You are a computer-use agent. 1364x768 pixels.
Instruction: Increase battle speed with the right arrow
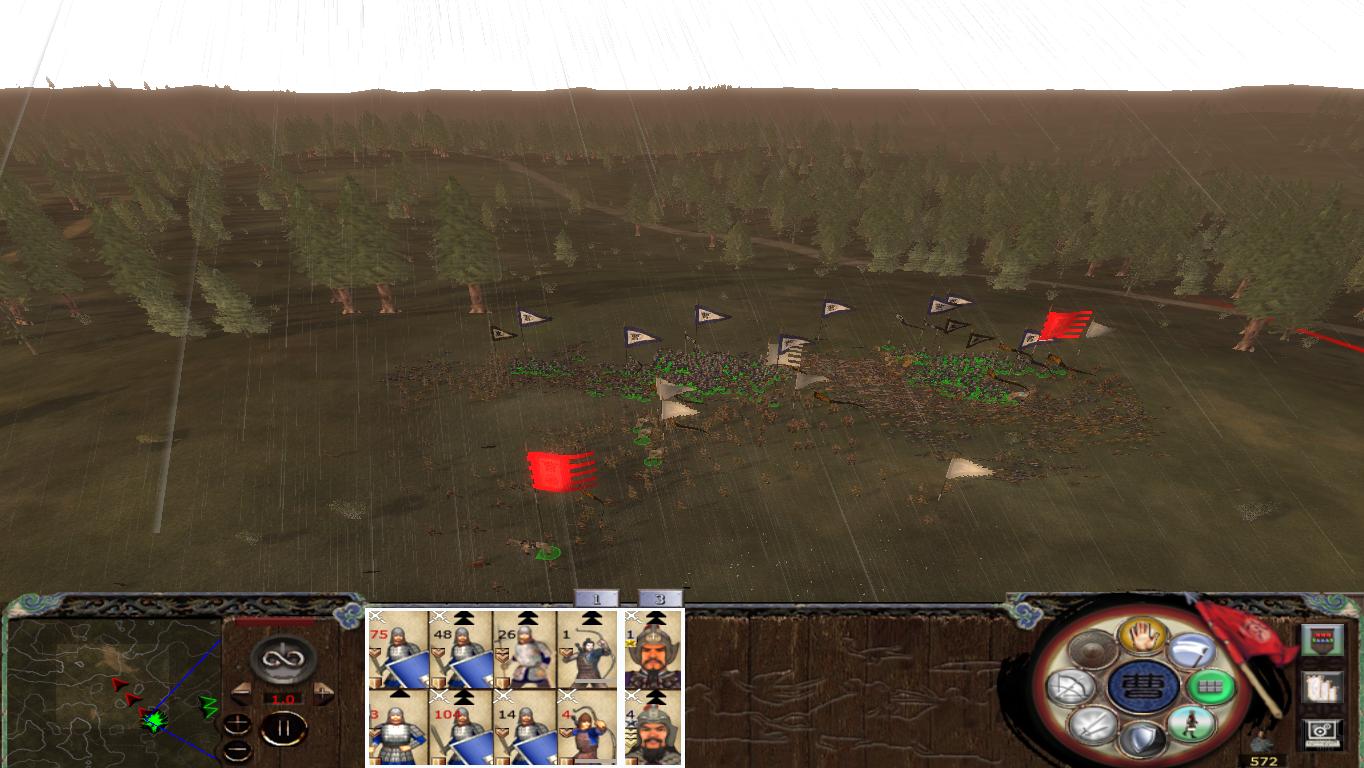[325, 693]
